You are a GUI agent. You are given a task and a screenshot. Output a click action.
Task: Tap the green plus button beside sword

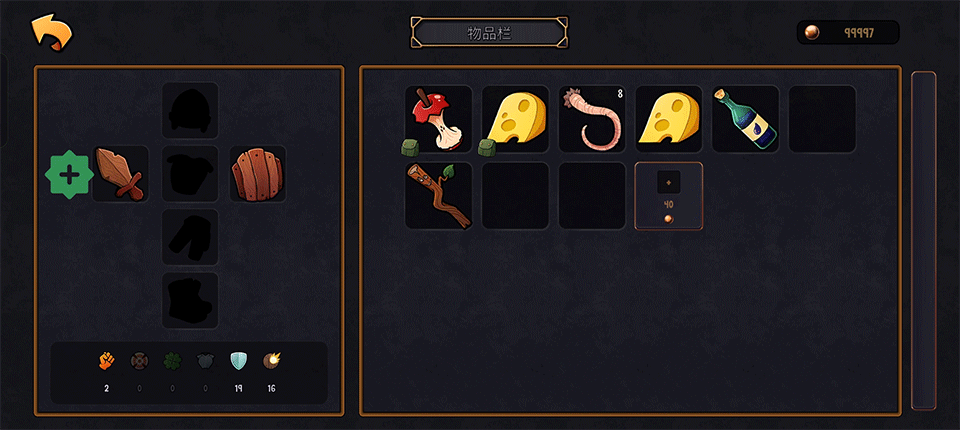(x=69, y=175)
